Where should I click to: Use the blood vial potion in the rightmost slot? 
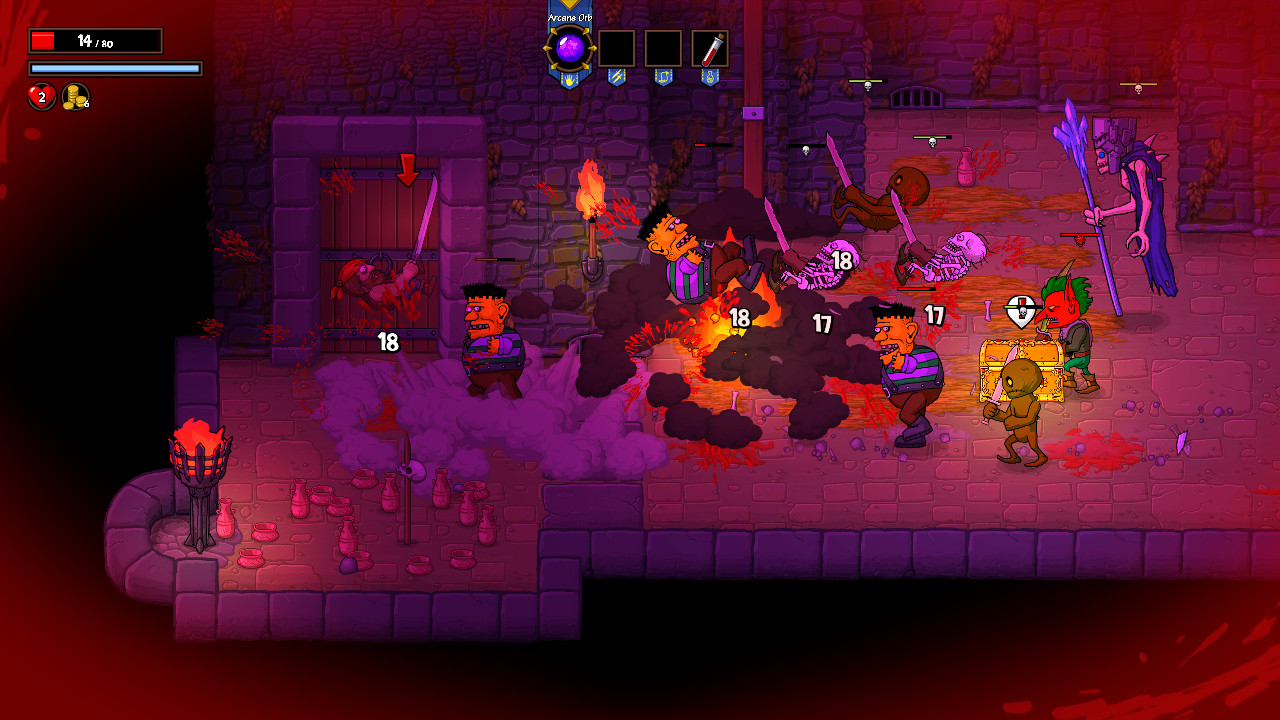click(712, 48)
